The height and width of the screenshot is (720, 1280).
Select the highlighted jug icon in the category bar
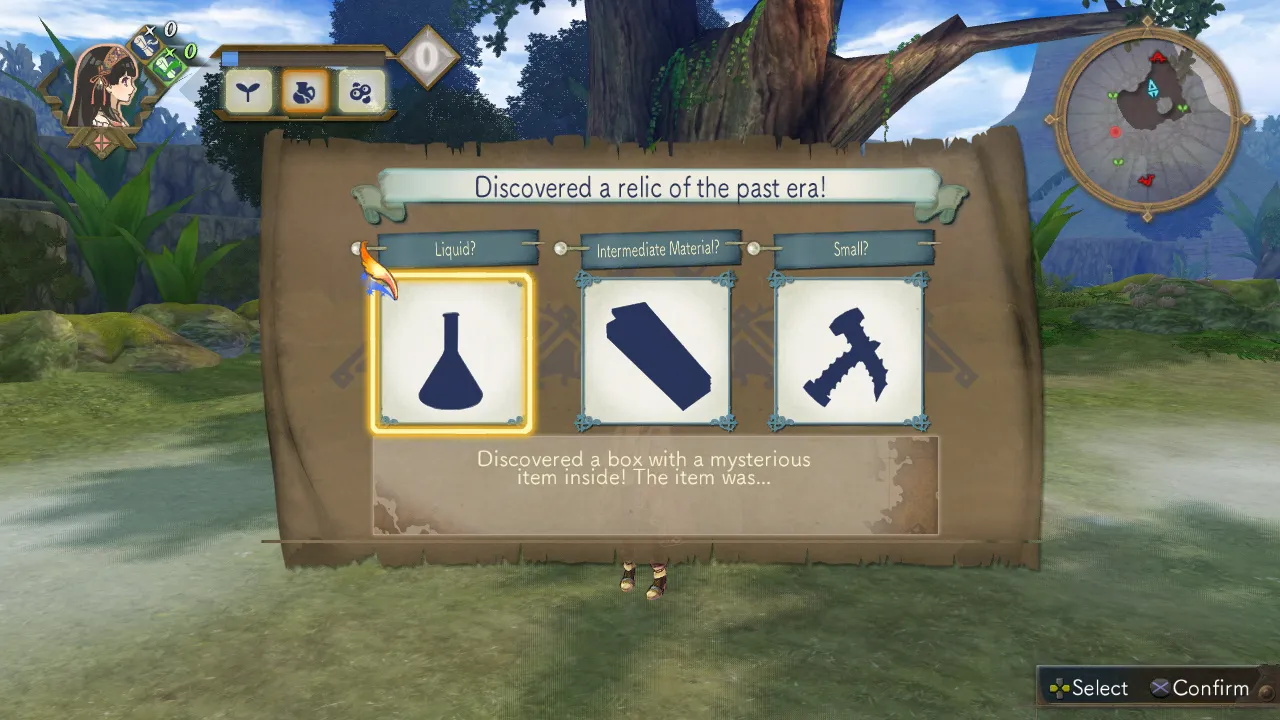303,92
